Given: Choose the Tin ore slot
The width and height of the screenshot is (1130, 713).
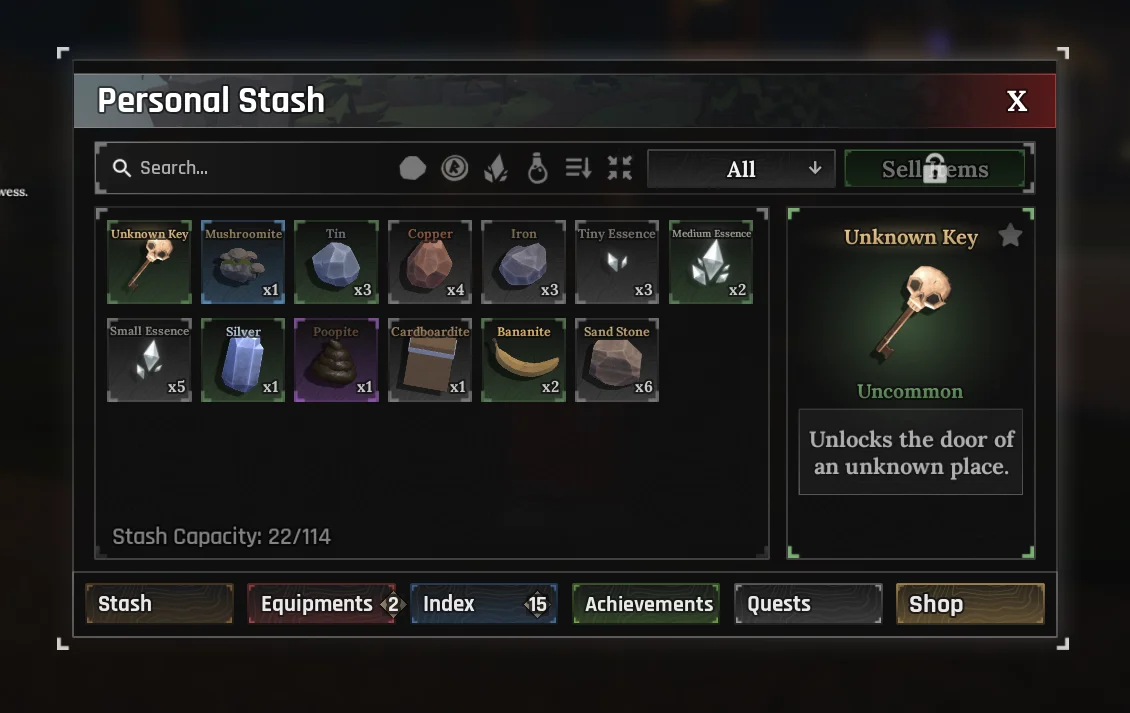Looking at the screenshot, I should [336, 262].
